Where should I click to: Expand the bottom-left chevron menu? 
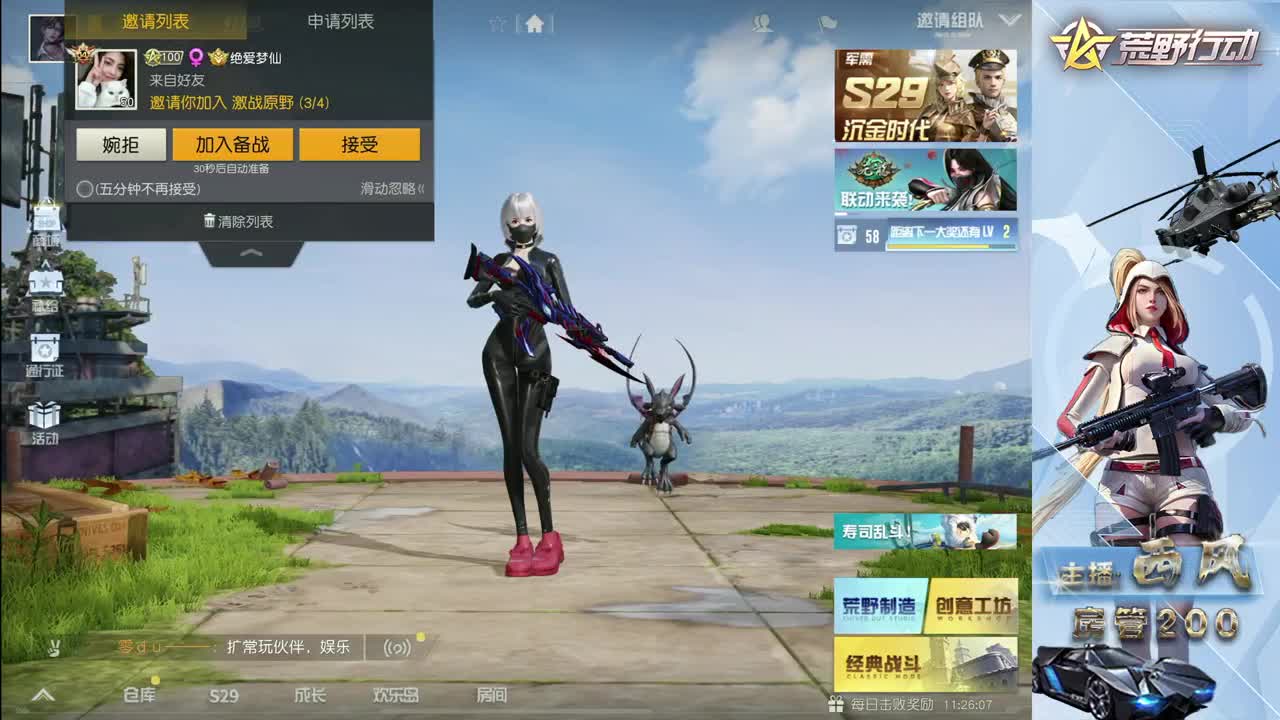point(42,697)
